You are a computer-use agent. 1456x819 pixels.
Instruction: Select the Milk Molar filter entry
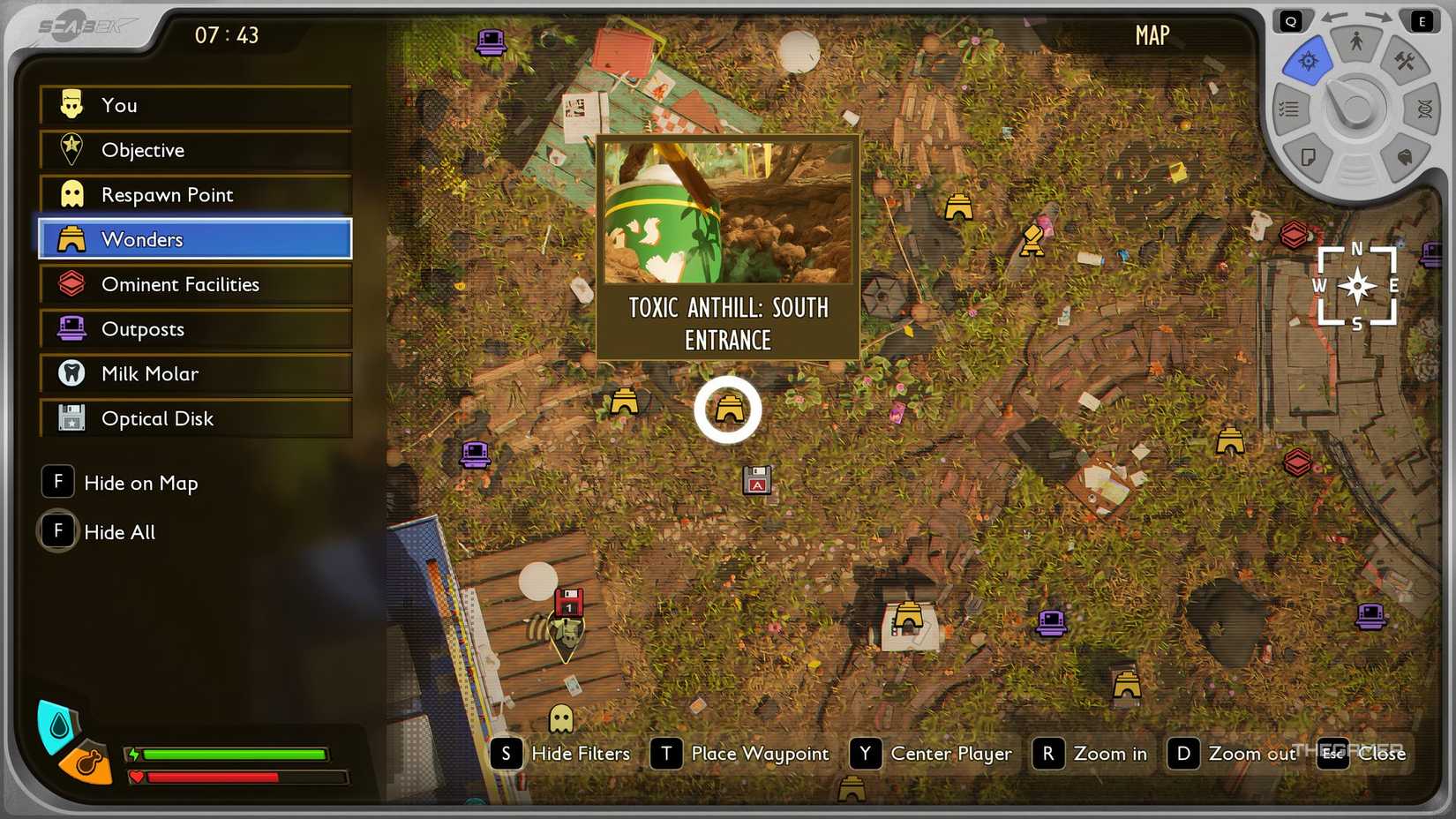point(194,373)
